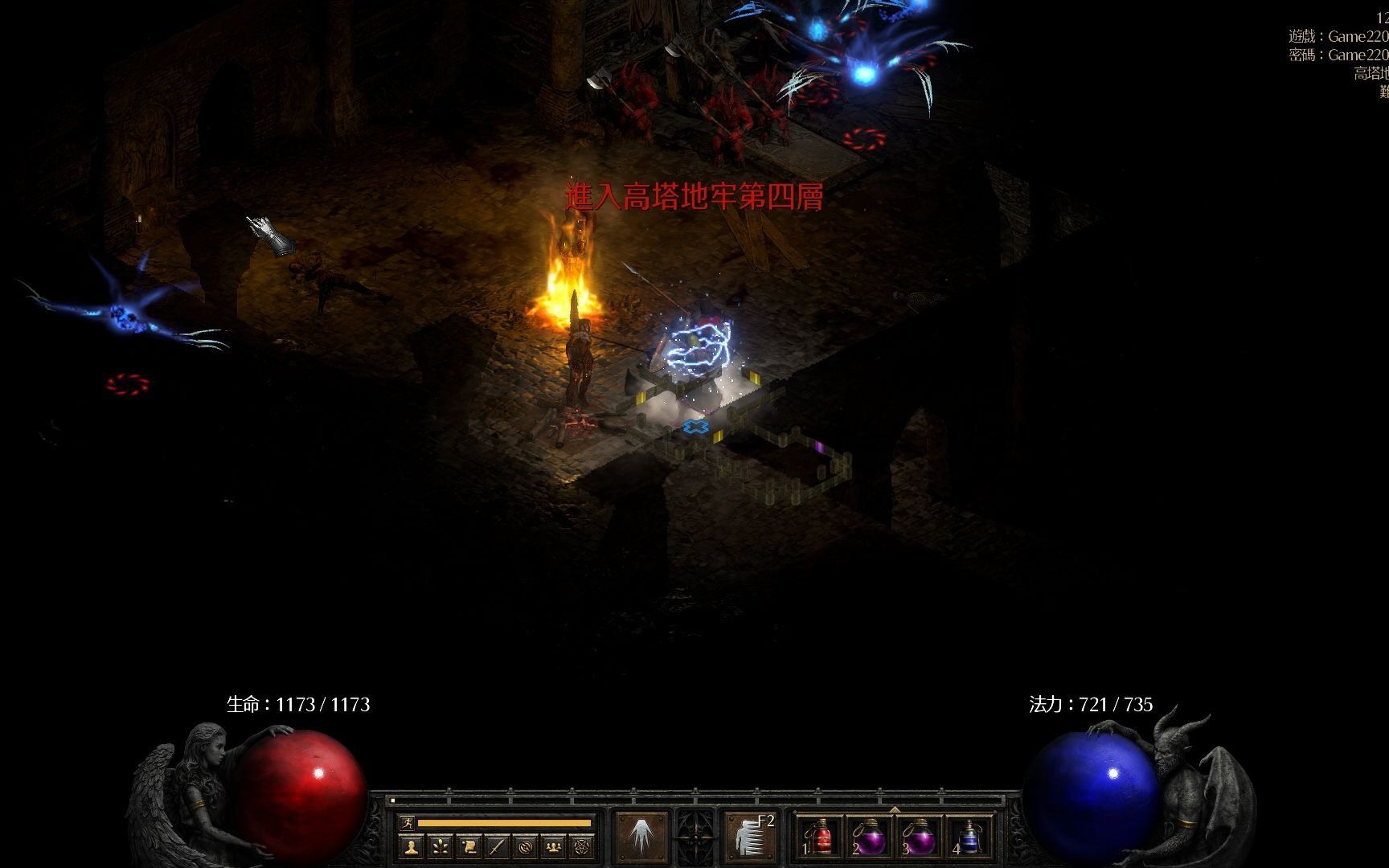Open the skill tree icon
1389x868 pixels.
(440, 846)
